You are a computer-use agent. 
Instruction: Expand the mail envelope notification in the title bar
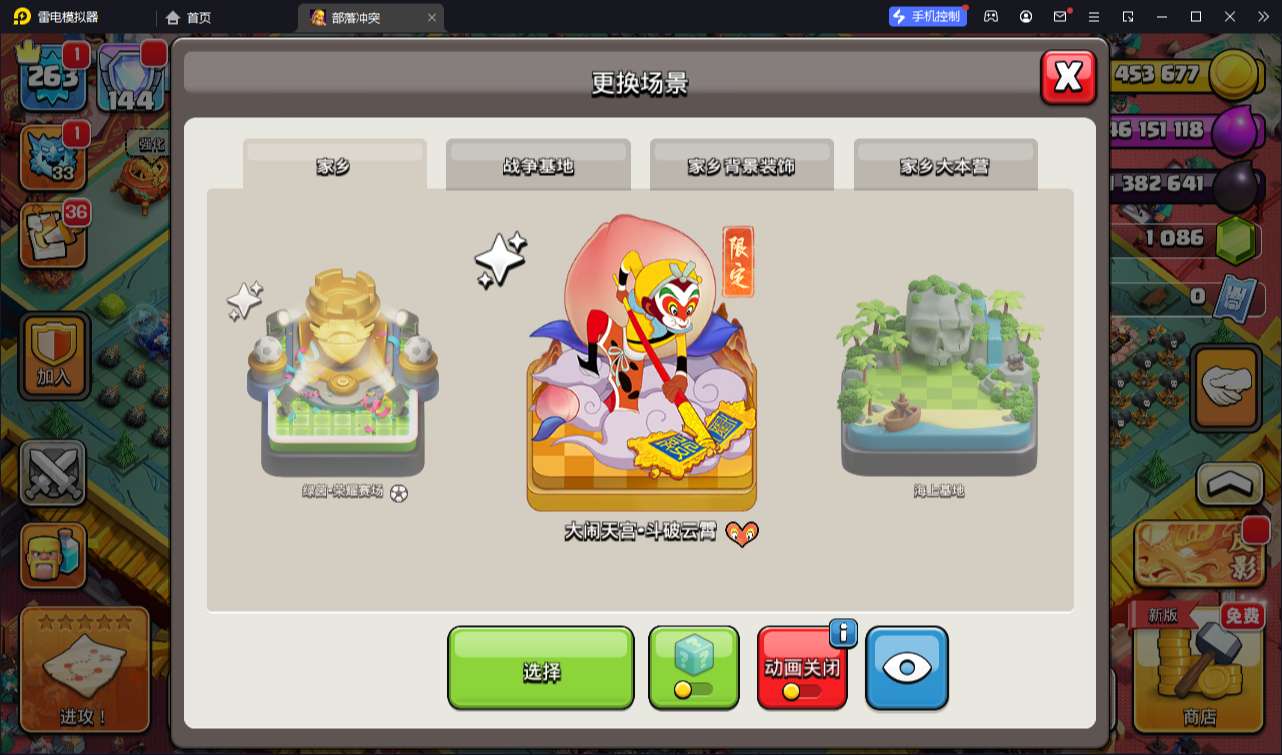pyautogui.click(x=1060, y=16)
